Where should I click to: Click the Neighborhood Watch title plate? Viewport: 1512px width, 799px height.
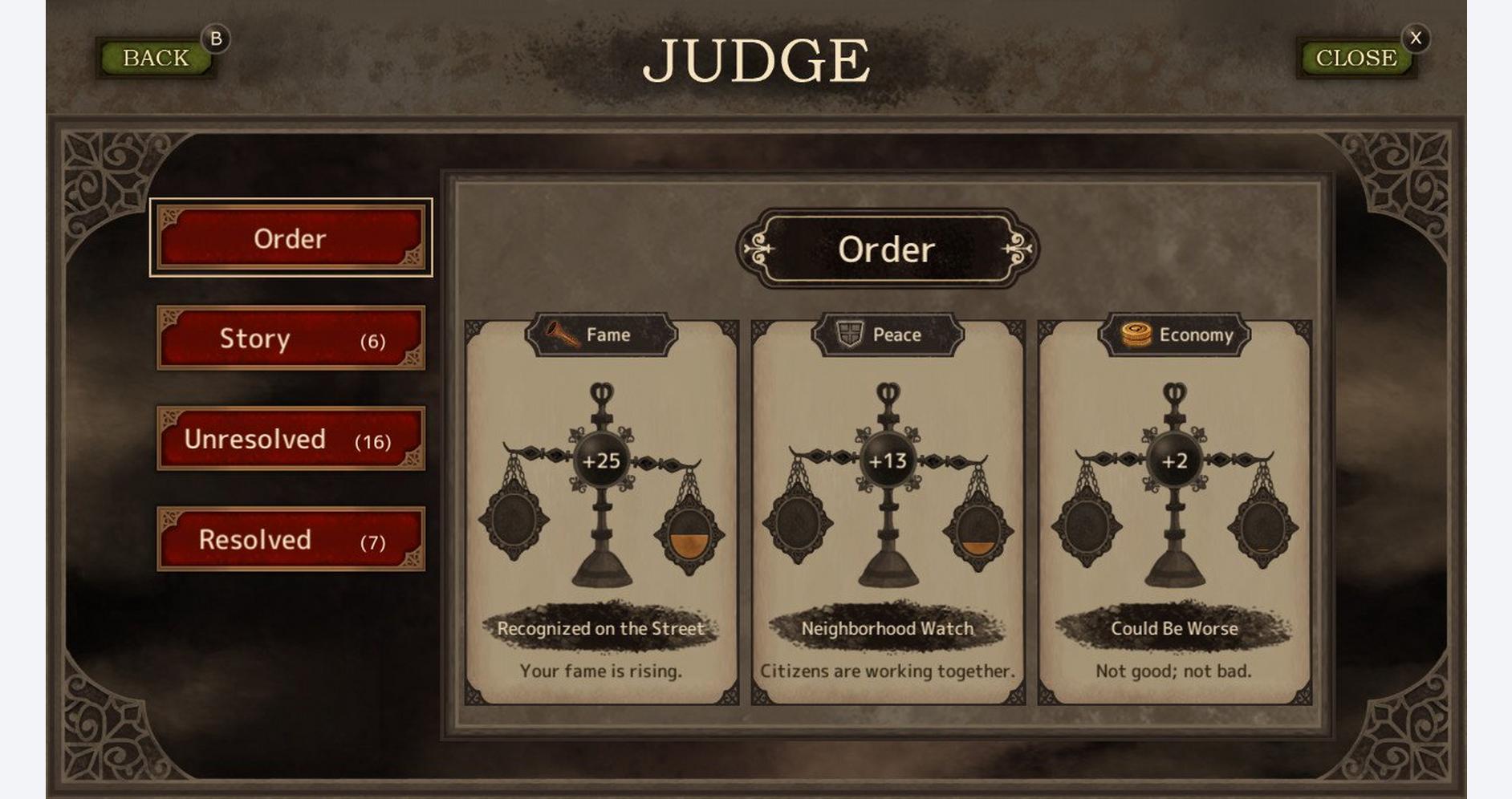(x=888, y=629)
